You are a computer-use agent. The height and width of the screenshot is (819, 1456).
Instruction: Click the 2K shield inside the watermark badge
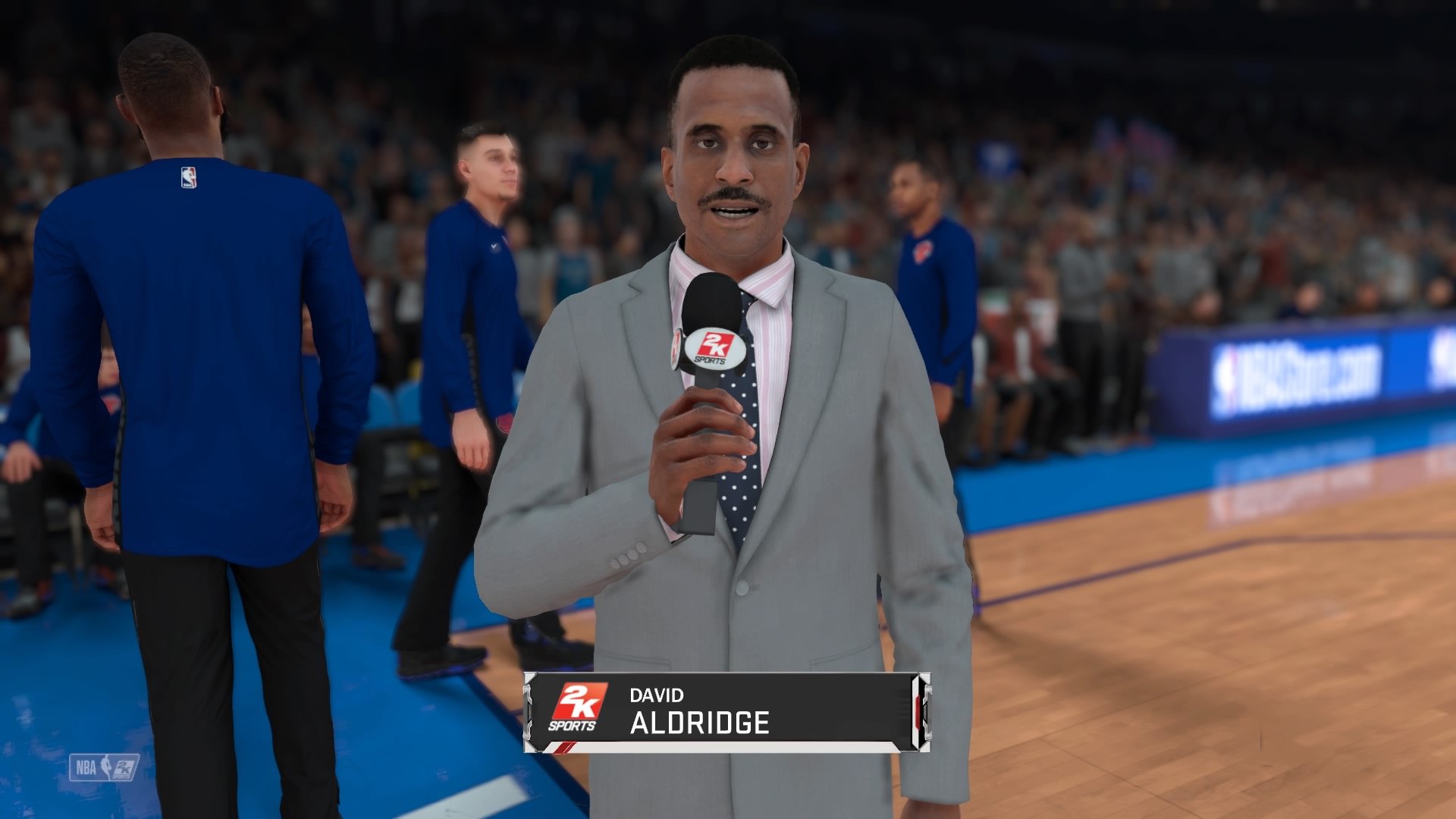pyautogui.click(x=124, y=767)
